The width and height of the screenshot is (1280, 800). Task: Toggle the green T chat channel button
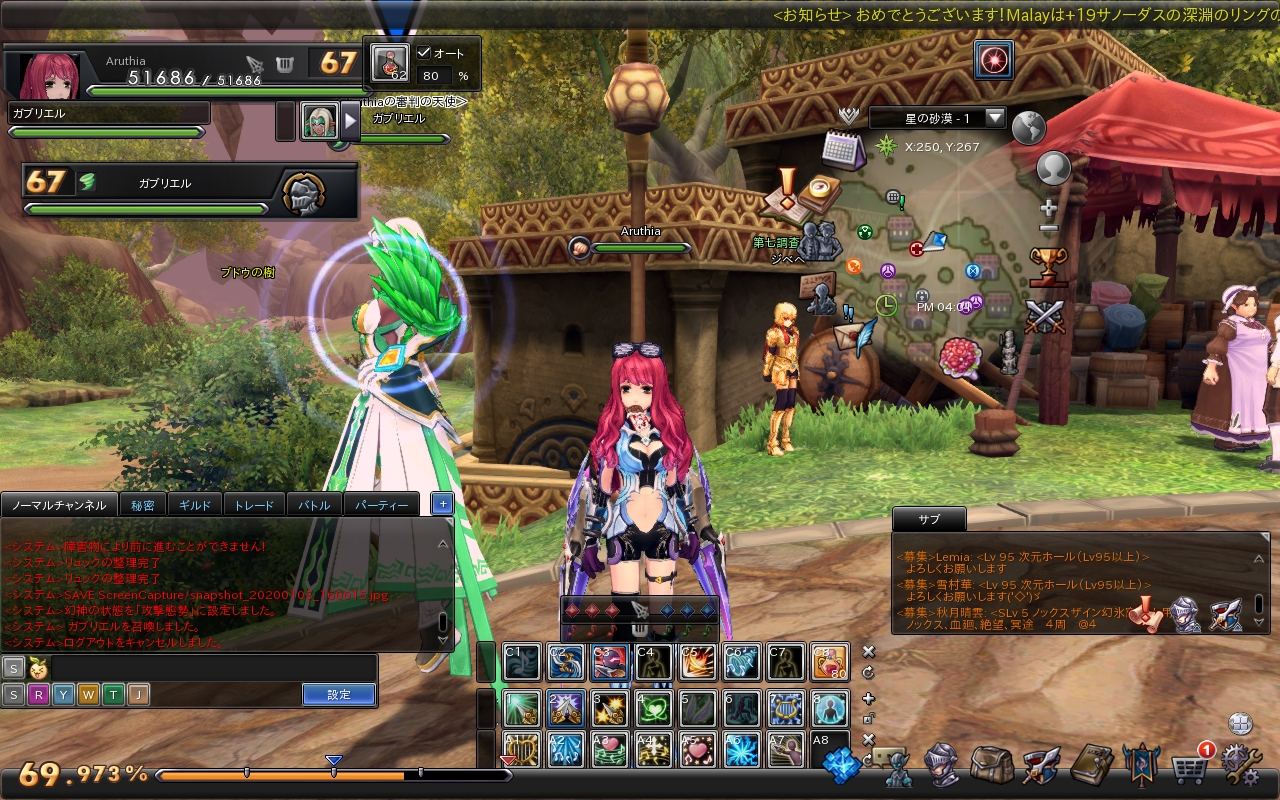112,694
